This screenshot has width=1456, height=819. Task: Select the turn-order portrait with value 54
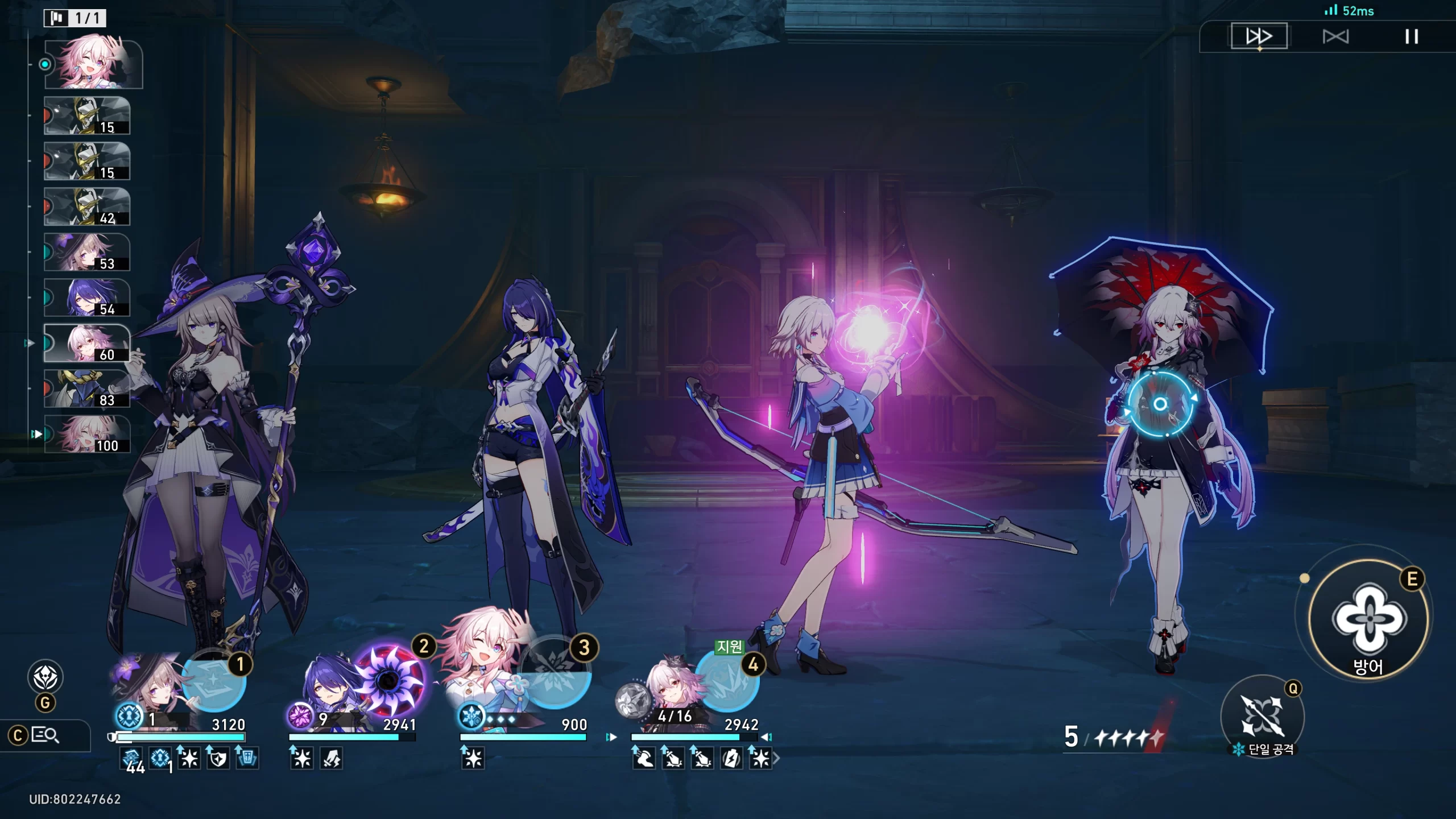(87, 297)
